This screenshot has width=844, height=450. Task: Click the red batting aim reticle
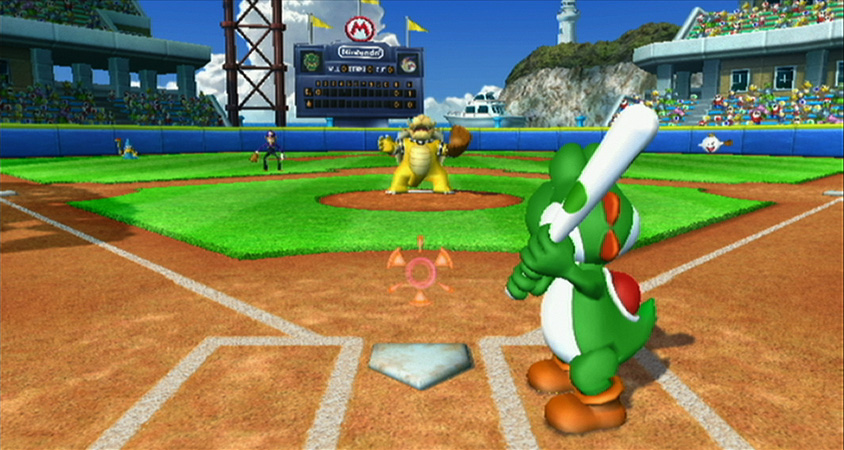click(420, 270)
